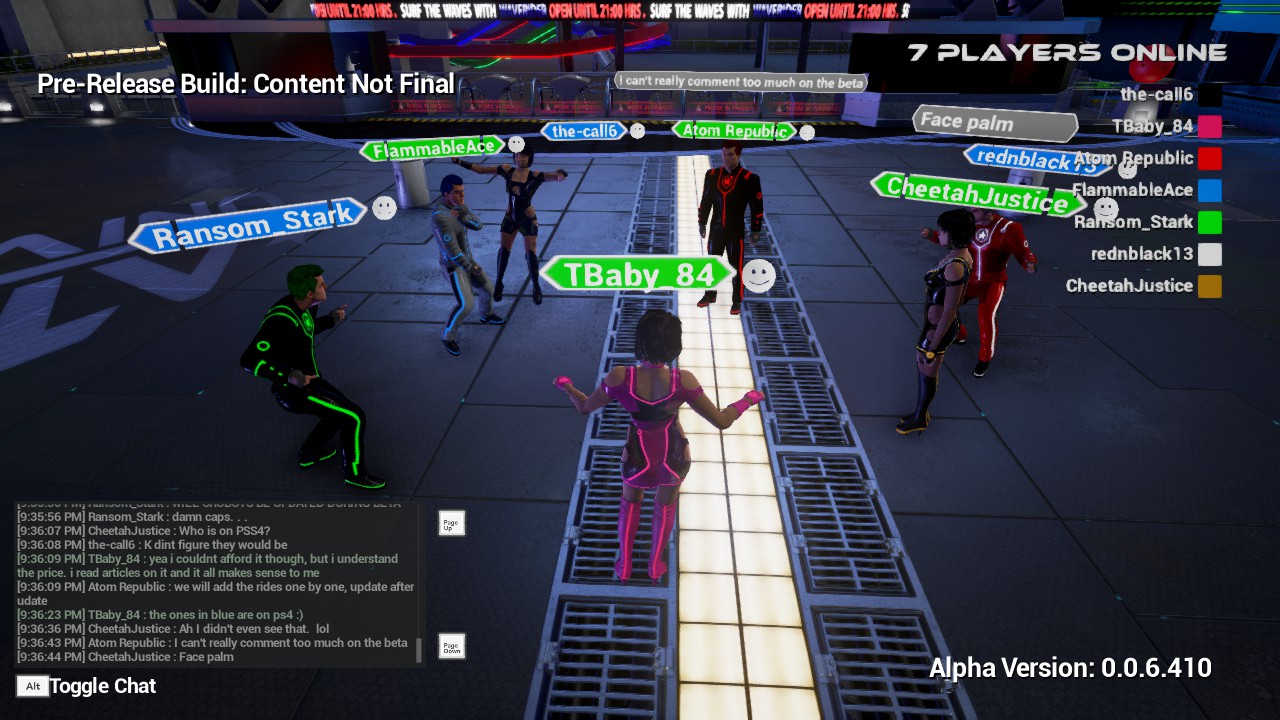Click the chat log scrollbar
Image resolution: width=1280 pixels, height=720 pixels.
click(419, 650)
